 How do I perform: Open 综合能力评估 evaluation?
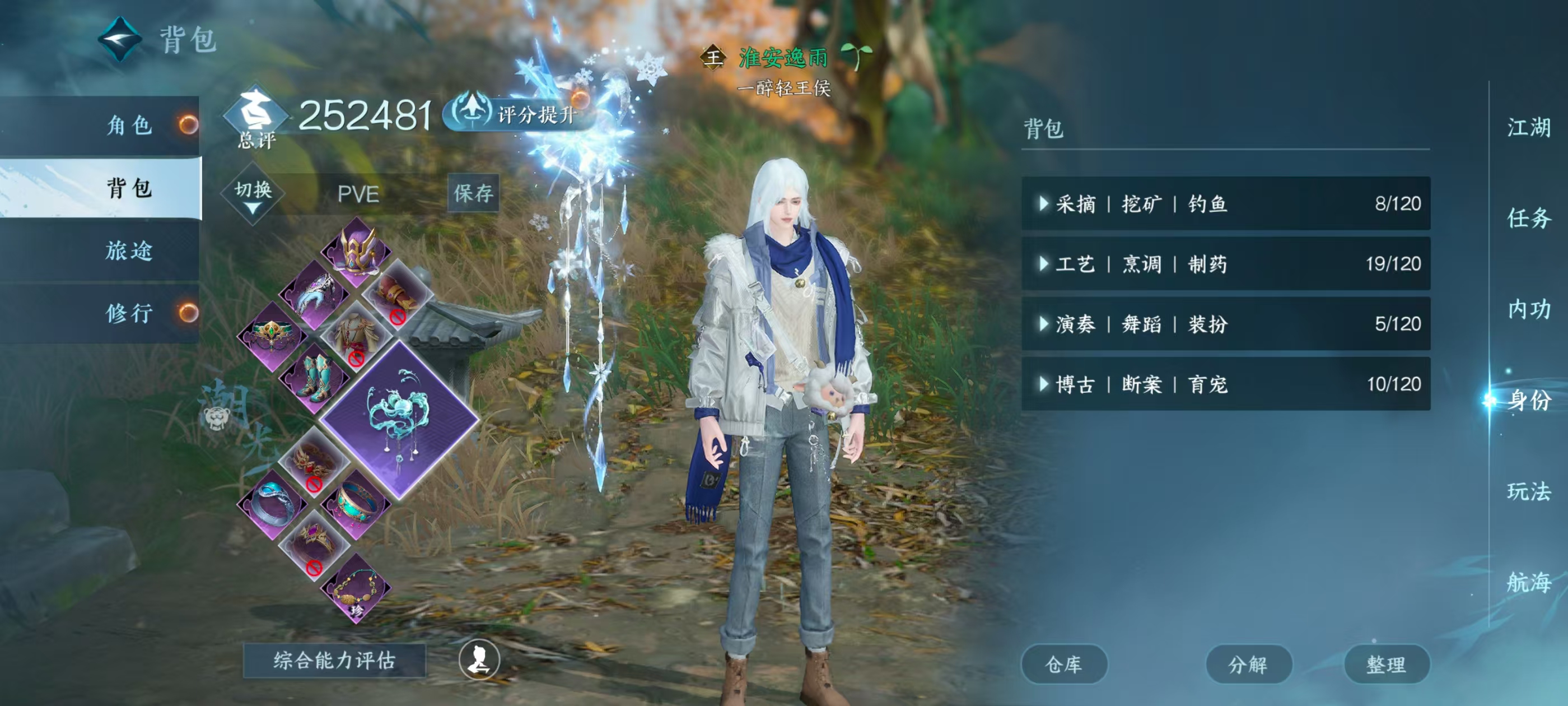click(x=334, y=660)
